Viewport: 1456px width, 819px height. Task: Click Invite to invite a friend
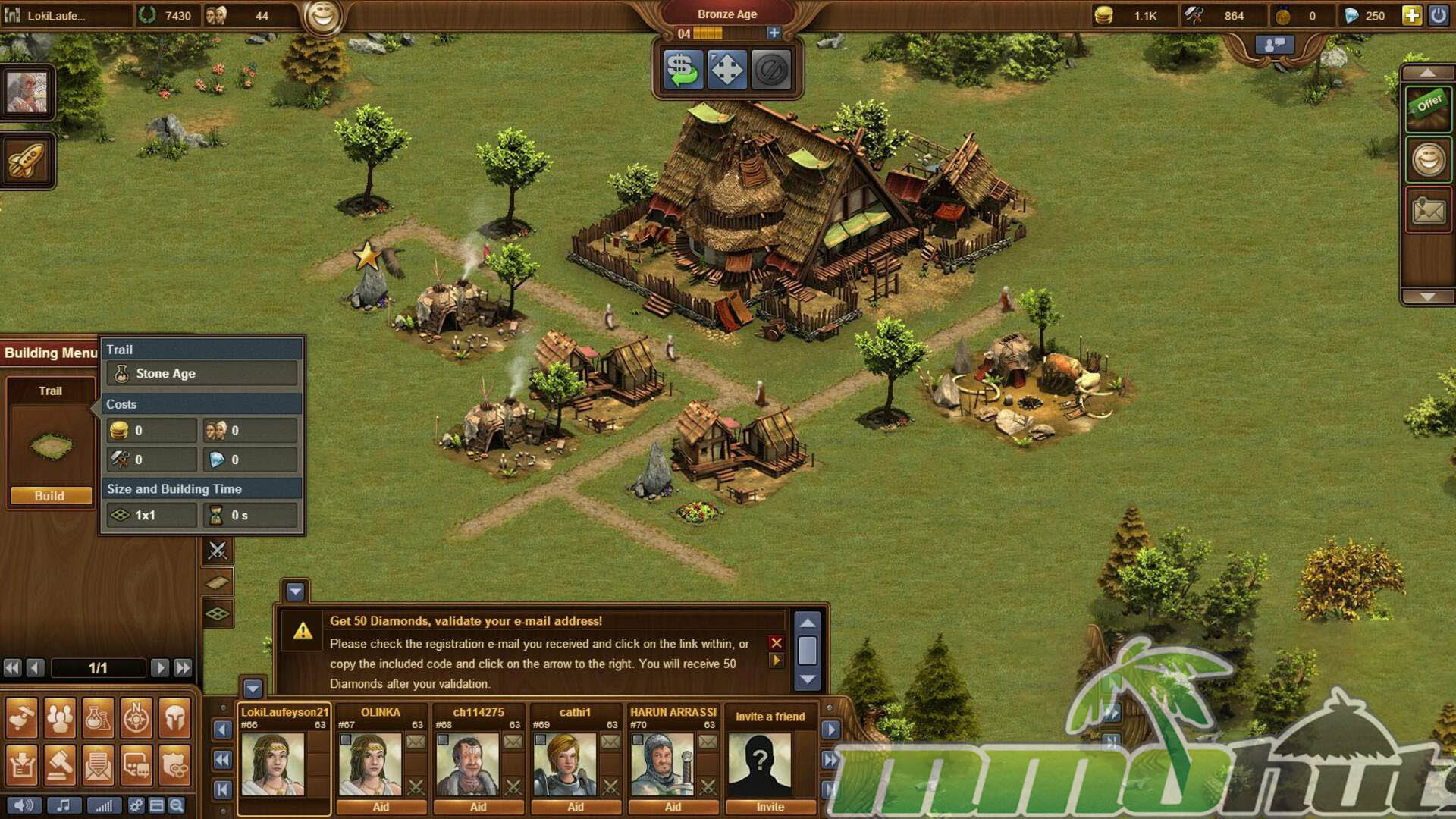point(770,807)
